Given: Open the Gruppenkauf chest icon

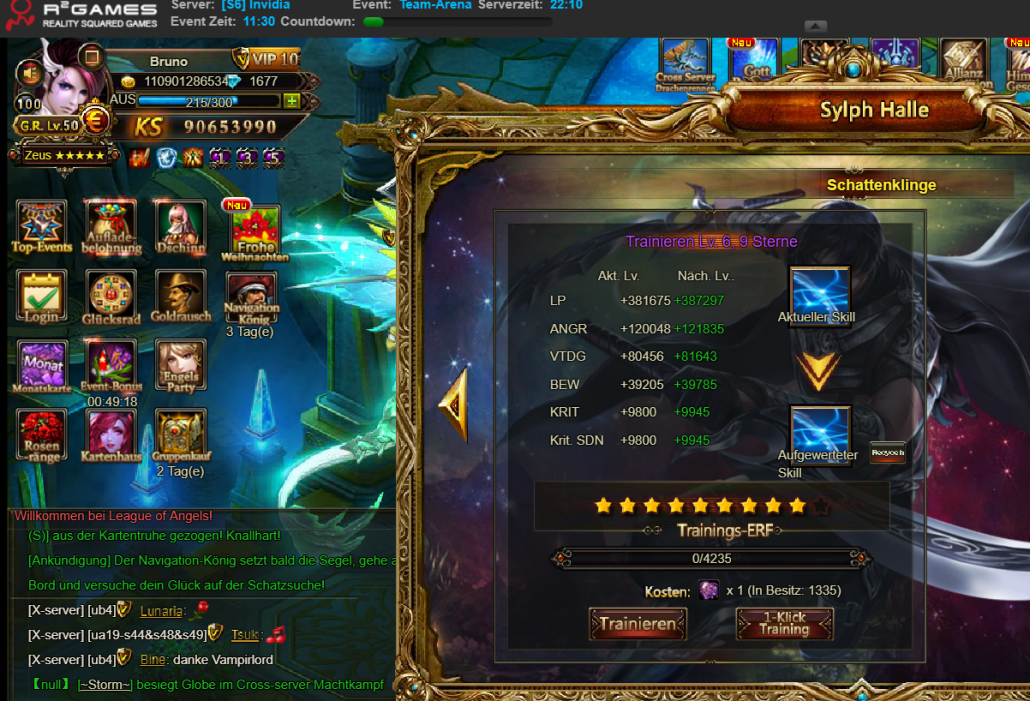Looking at the screenshot, I should click(181, 435).
